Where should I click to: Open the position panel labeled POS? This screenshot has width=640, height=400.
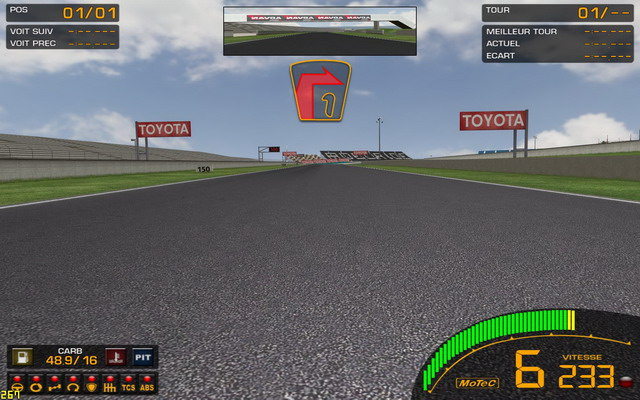coord(61,14)
